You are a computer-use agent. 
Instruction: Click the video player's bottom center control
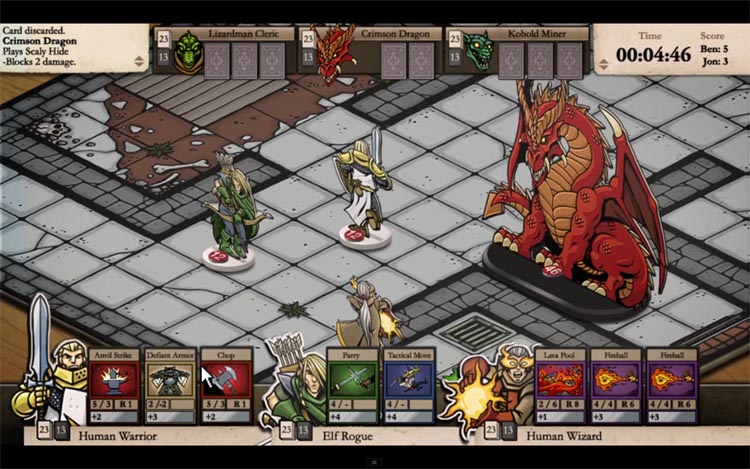coord(375,462)
